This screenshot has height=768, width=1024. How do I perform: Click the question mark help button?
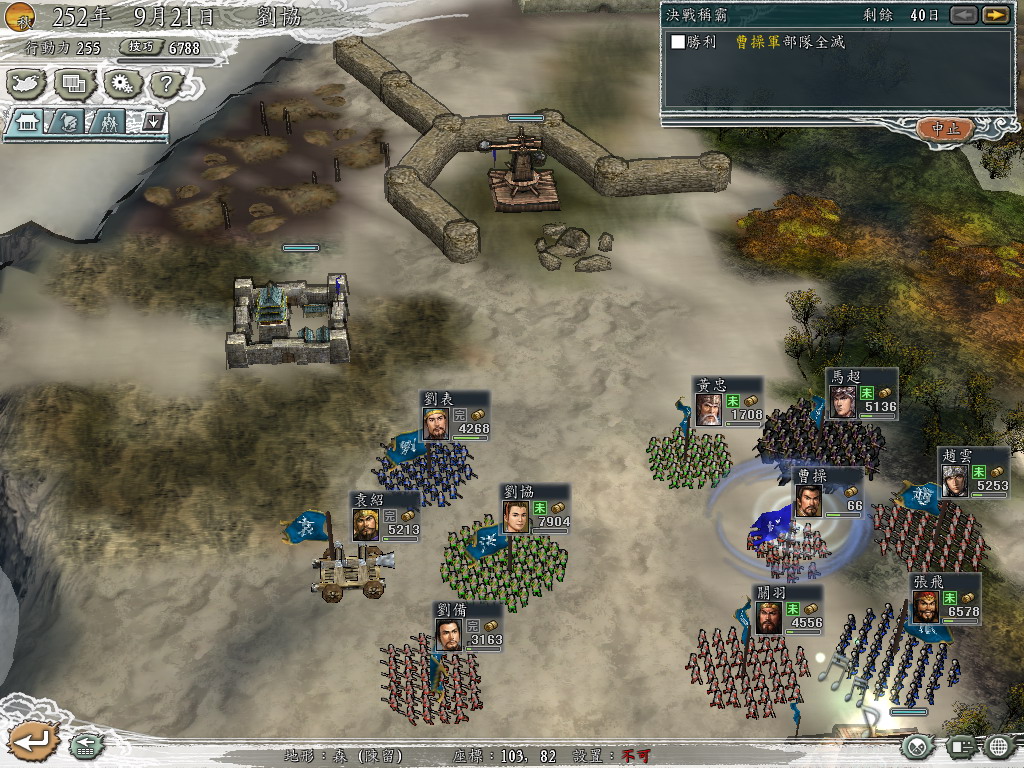click(168, 84)
